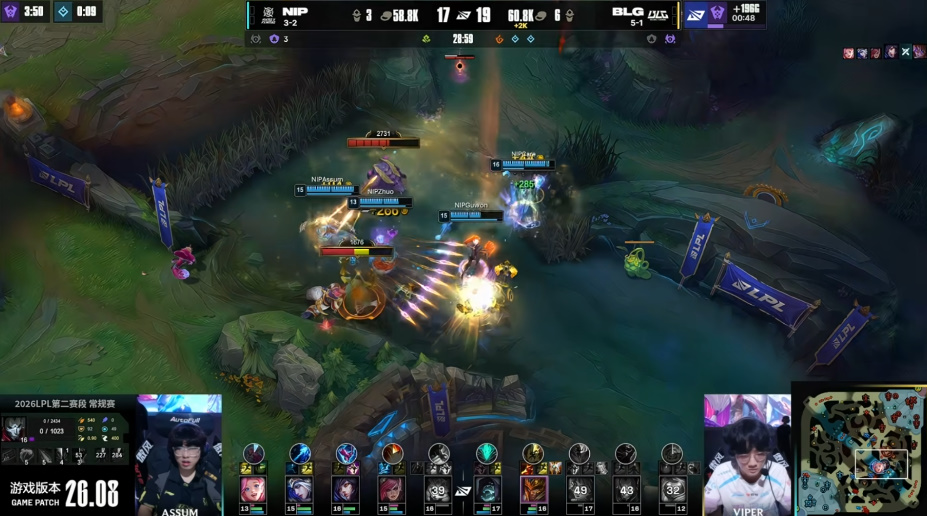927x516 pixels.
Task: Click the dead champion portrait showing 49
Action: pyautogui.click(x=580, y=489)
